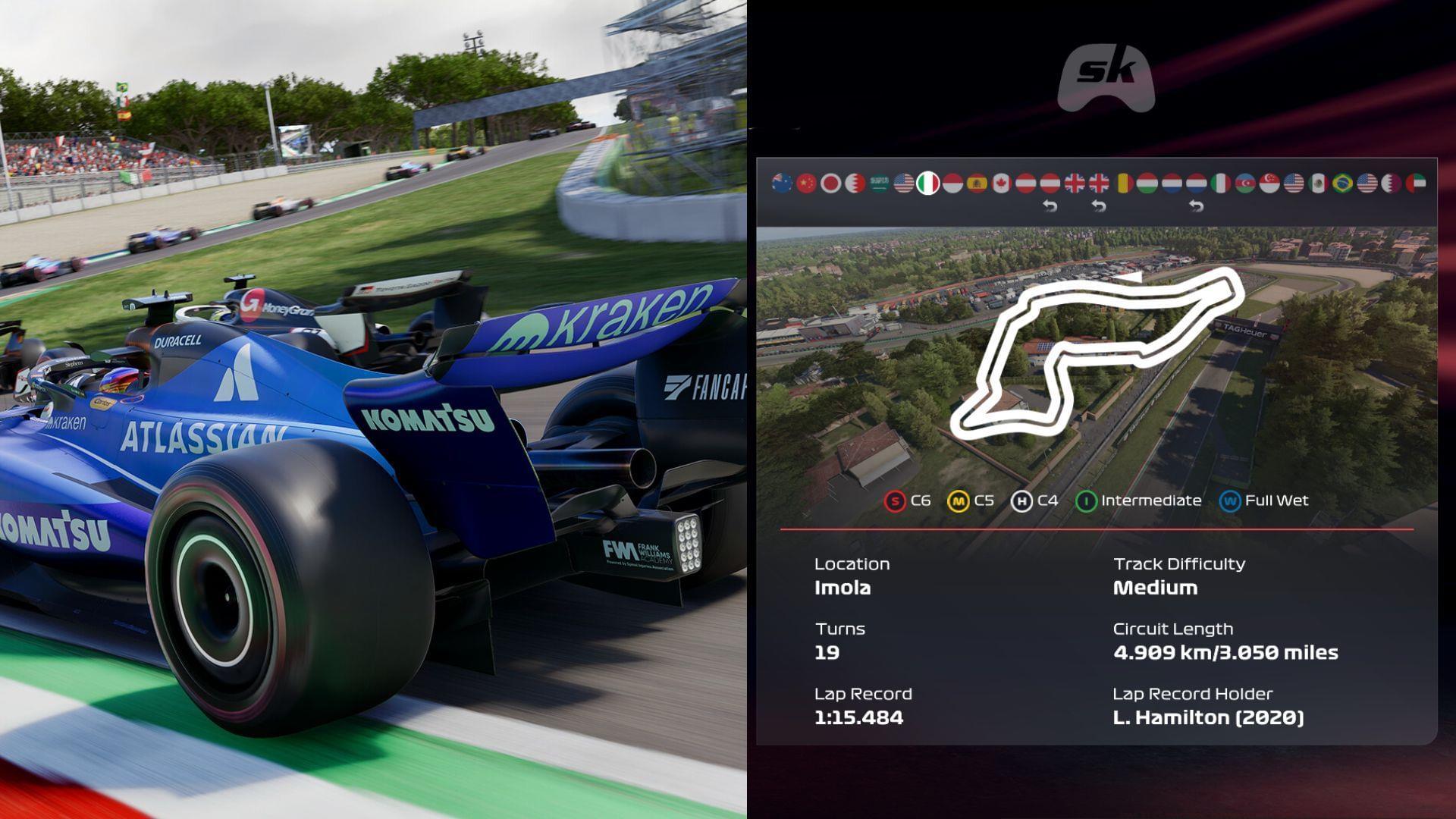The height and width of the screenshot is (819, 1456).
Task: Pick the Japan flag track
Action: point(830,183)
